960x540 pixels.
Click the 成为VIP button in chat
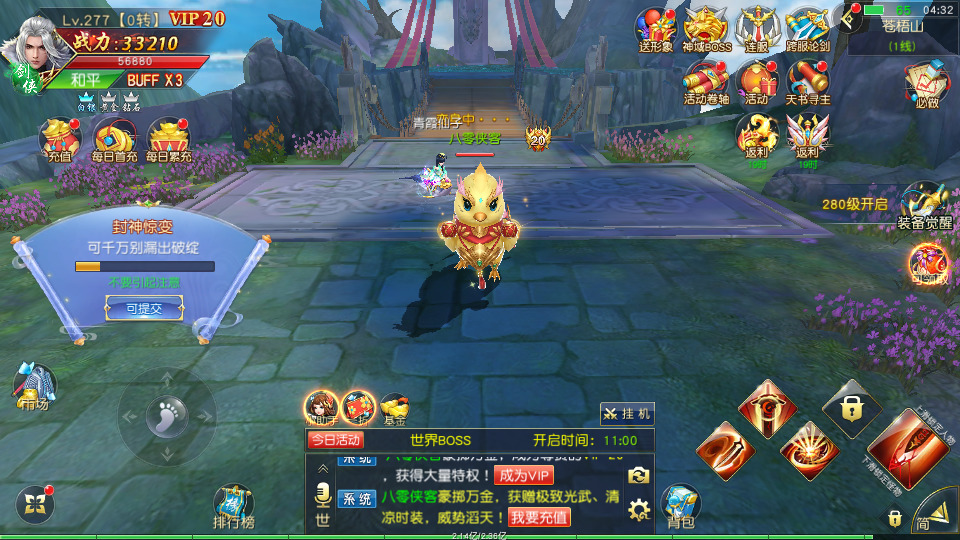(523, 475)
